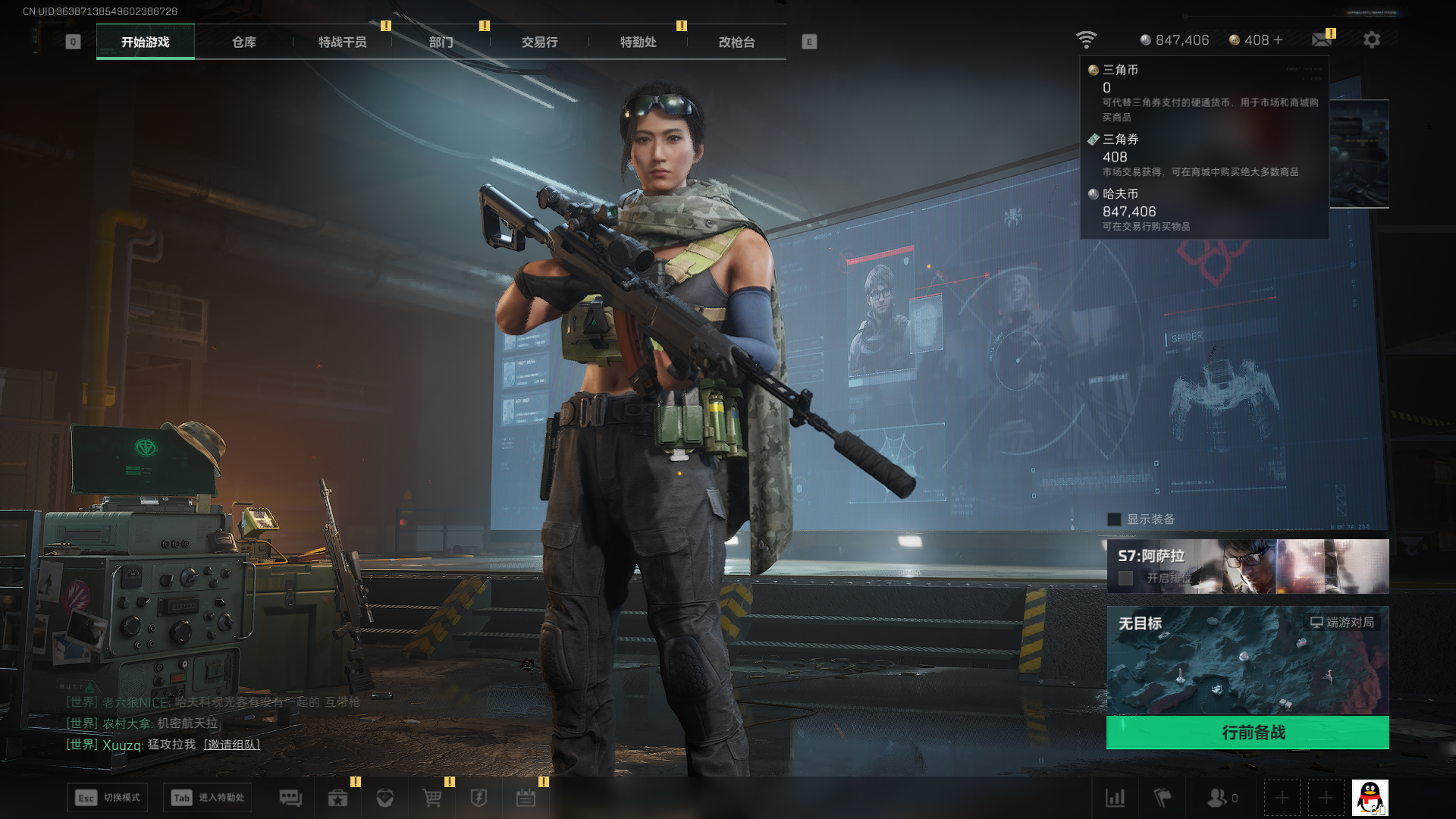Switch to the 改枪台 tab

point(736,42)
